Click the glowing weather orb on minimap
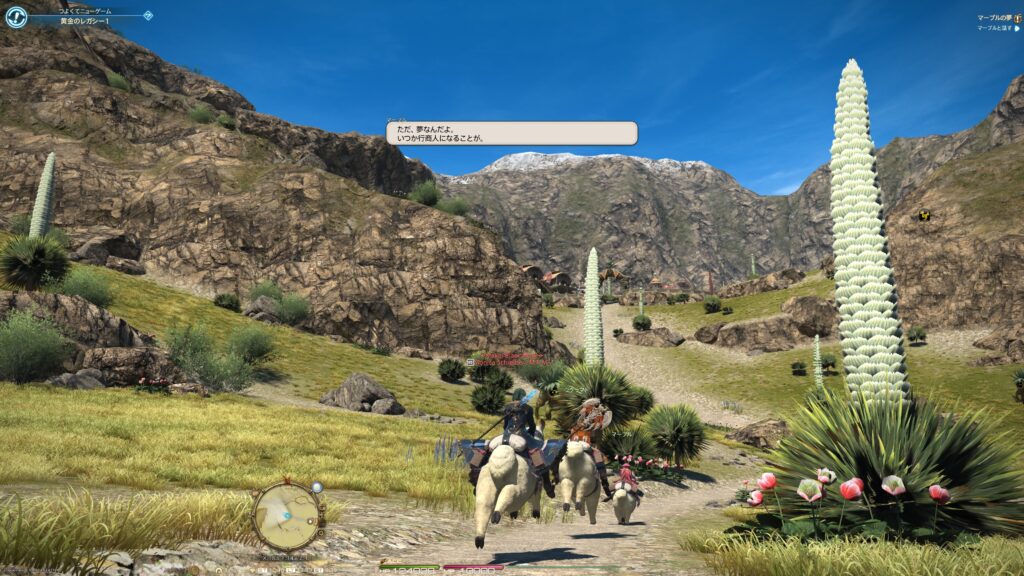This screenshot has width=1024, height=576. [x=317, y=488]
